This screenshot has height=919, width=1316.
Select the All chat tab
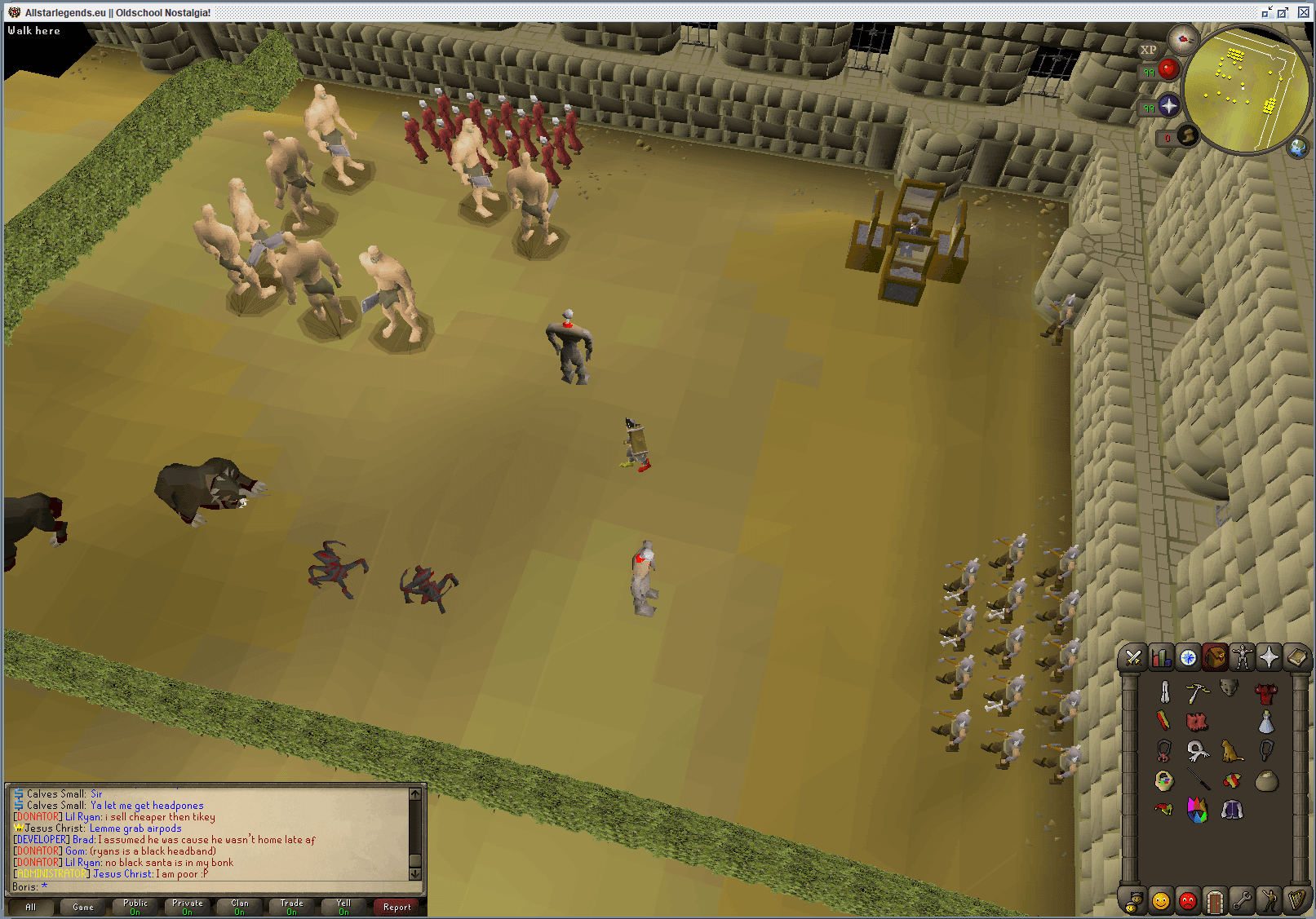[30, 906]
